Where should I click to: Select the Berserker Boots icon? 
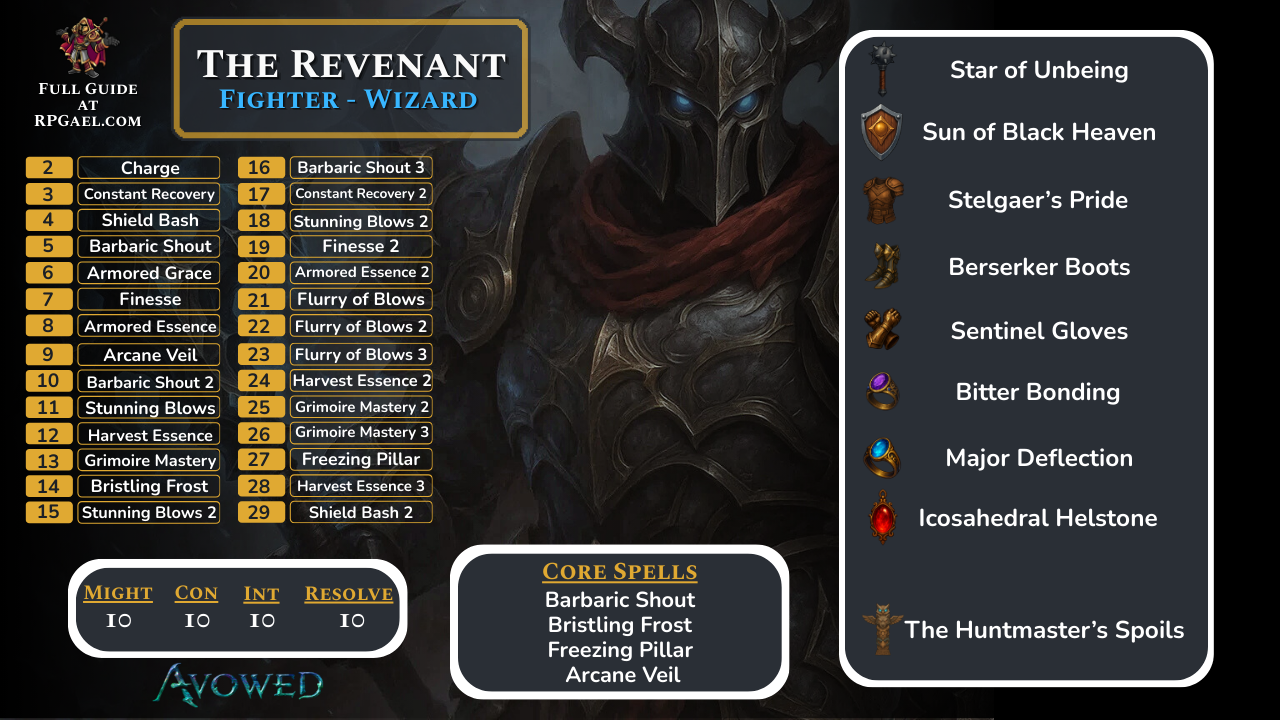(883, 266)
